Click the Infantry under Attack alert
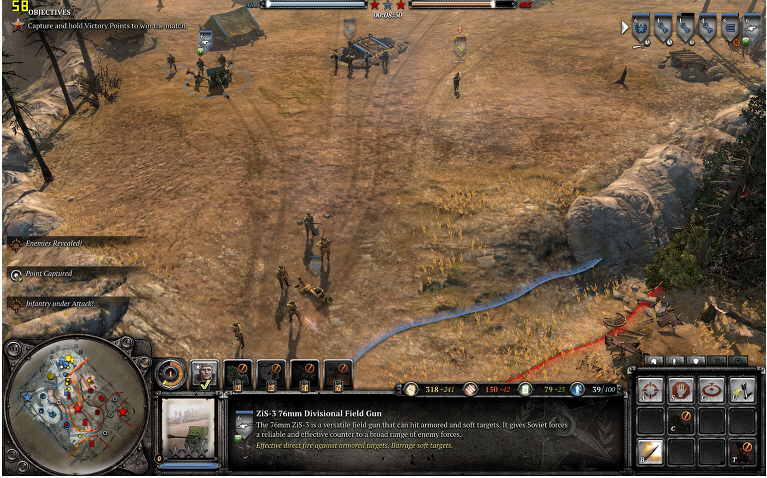The height and width of the screenshot is (478, 767). click(x=58, y=303)
